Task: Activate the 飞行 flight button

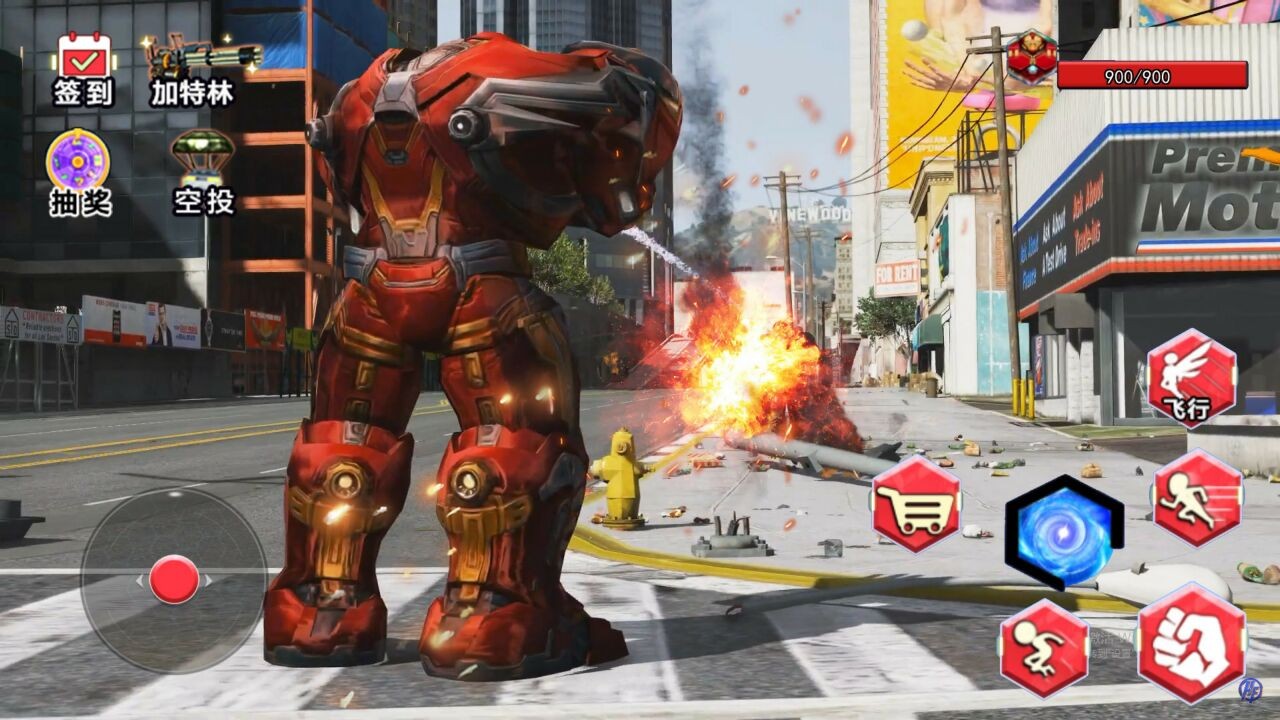Action: [1191, 378]
